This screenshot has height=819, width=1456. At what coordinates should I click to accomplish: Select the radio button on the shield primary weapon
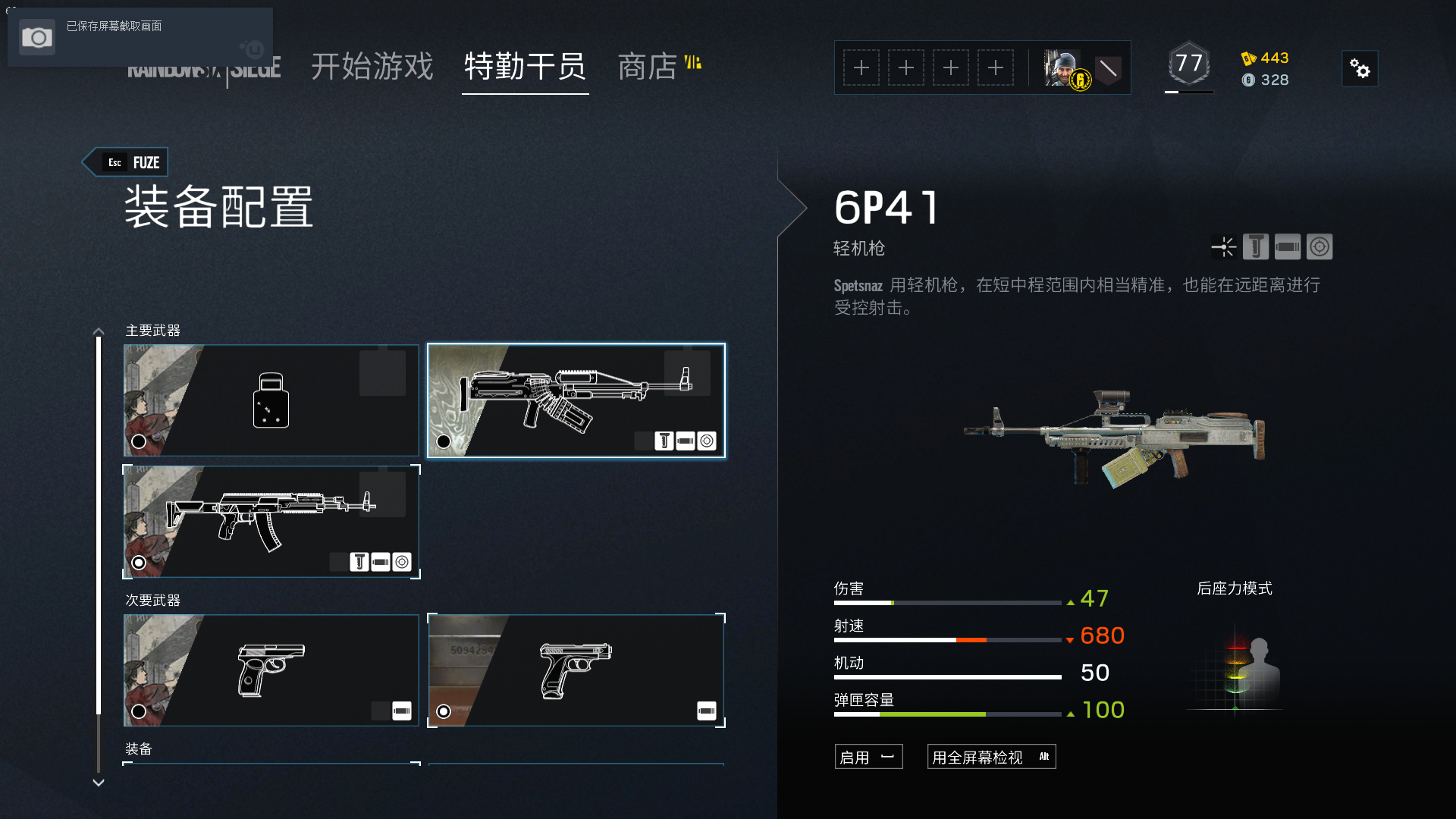coord(139,441)
